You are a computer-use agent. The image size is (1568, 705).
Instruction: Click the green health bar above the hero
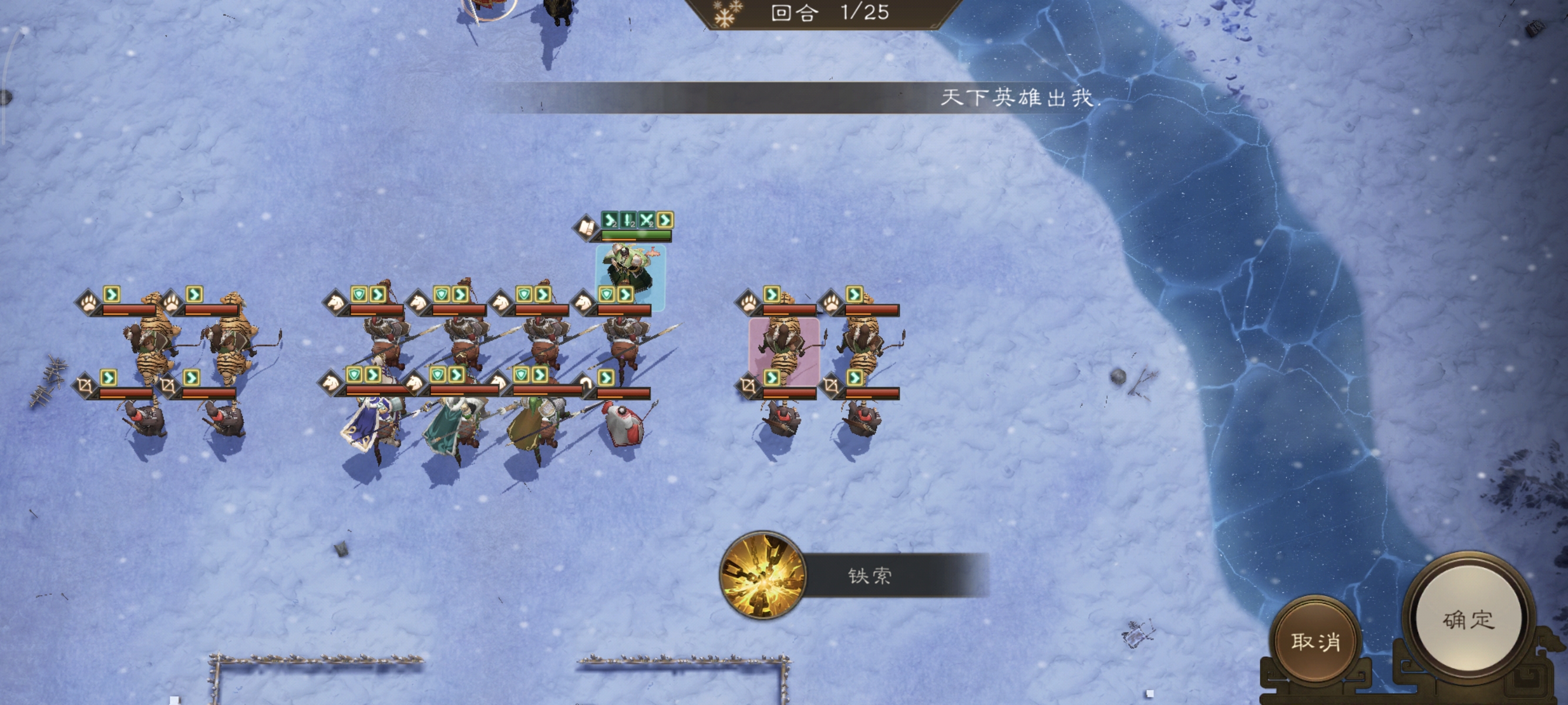[637, 235]
